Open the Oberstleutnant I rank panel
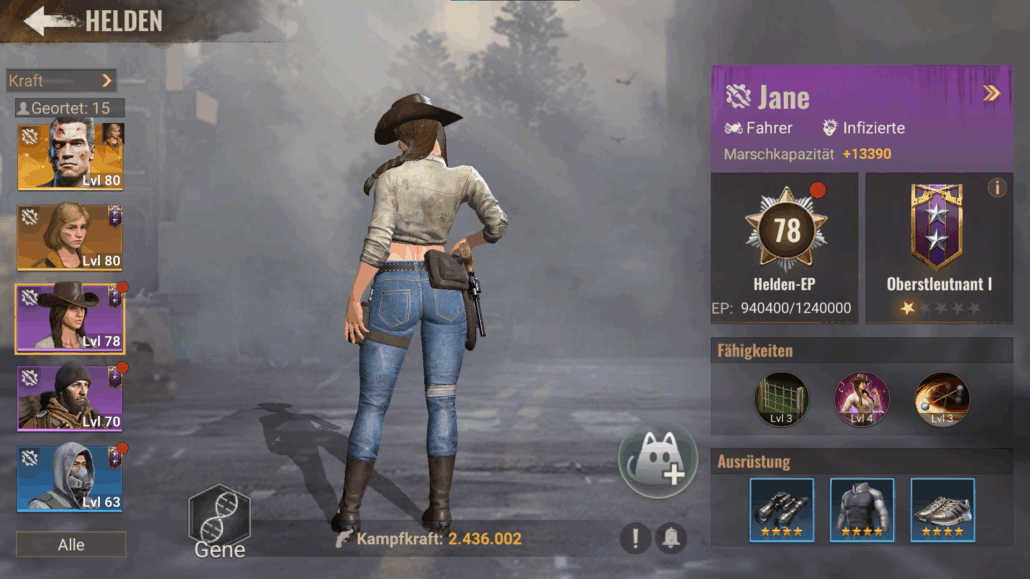The height and width of the screenshot is (579, 1030). (x=938, y=247)
